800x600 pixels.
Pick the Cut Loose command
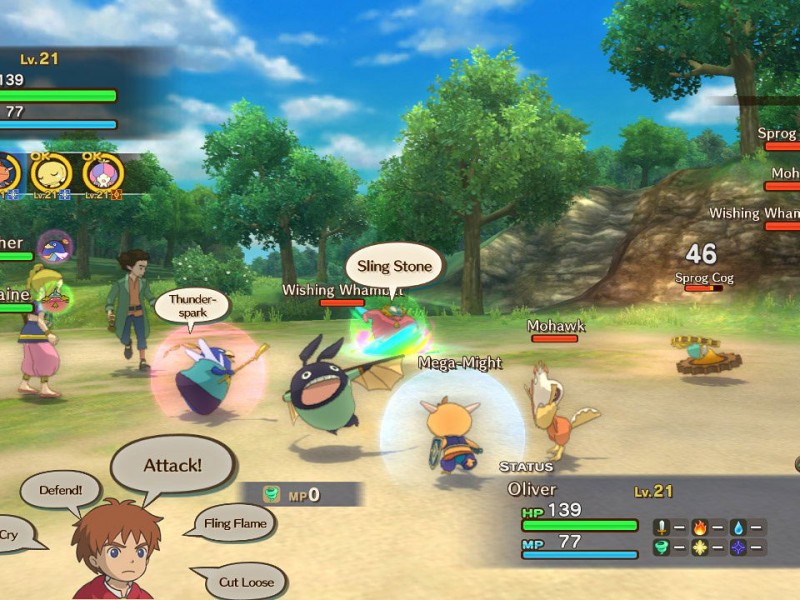click(243, 581)
